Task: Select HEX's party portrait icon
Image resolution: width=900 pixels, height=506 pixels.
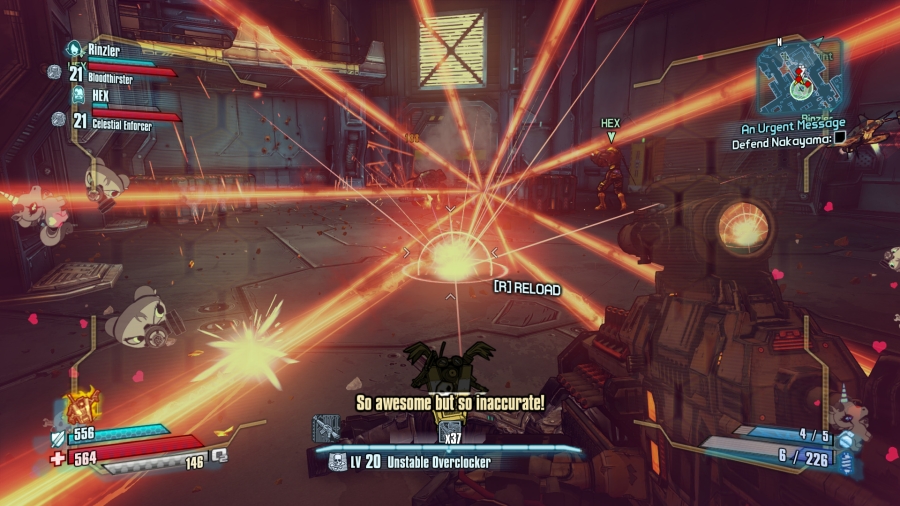Action: click(x=77, y=94)
